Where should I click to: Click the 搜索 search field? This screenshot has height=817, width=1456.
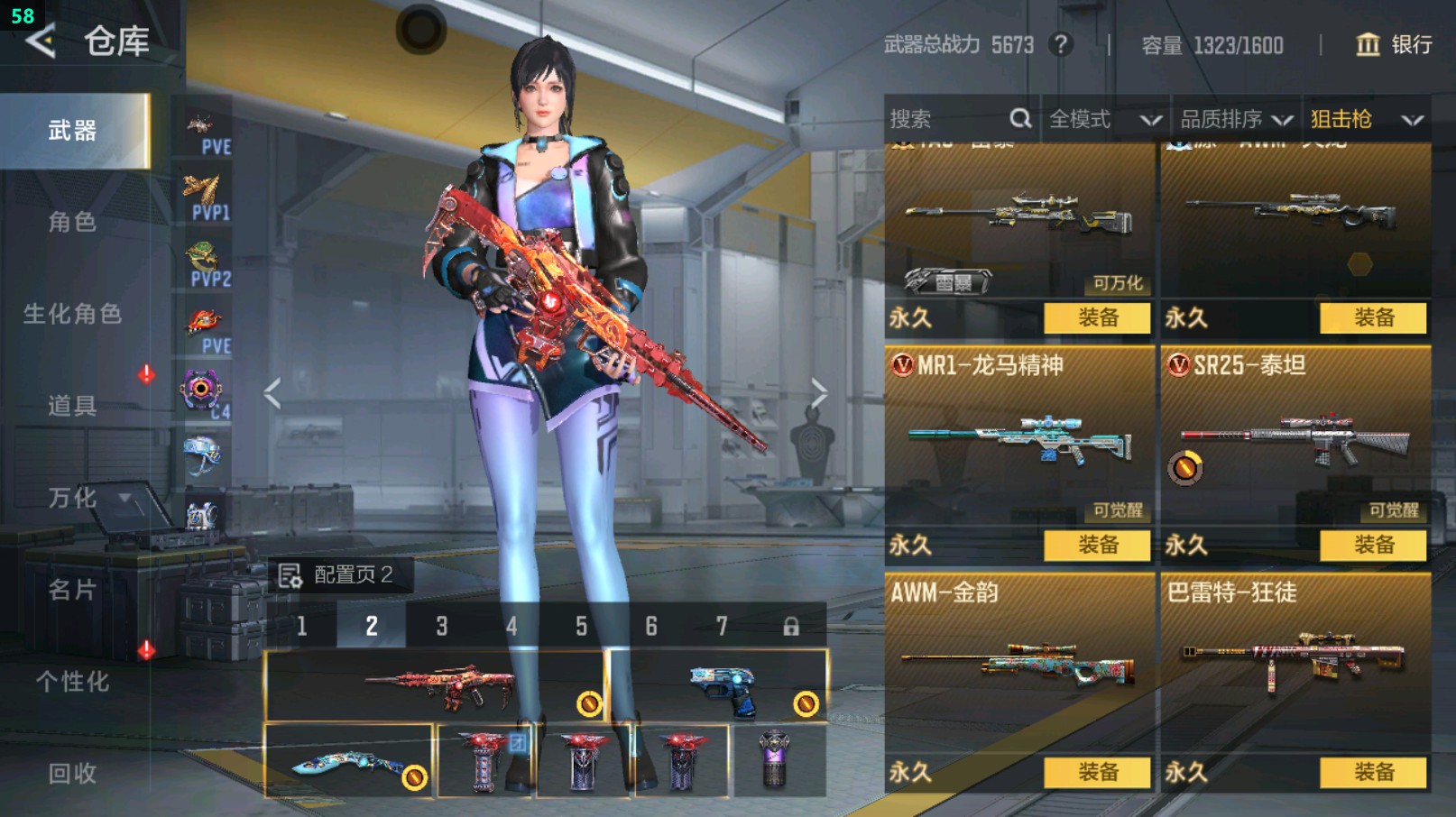(x=947, y=119)
